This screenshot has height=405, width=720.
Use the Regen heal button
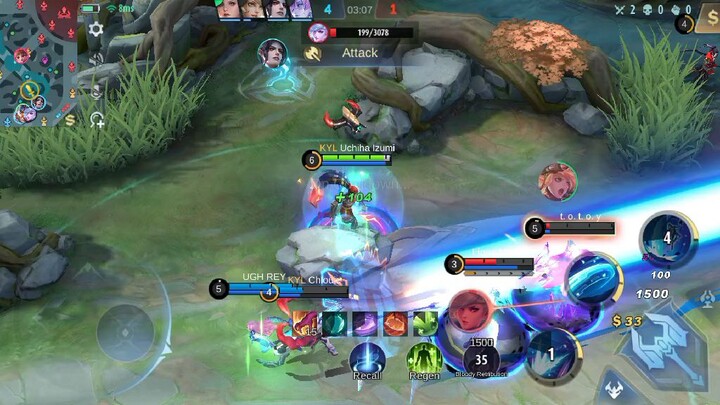pyautogui.click(x=424, y=360)
